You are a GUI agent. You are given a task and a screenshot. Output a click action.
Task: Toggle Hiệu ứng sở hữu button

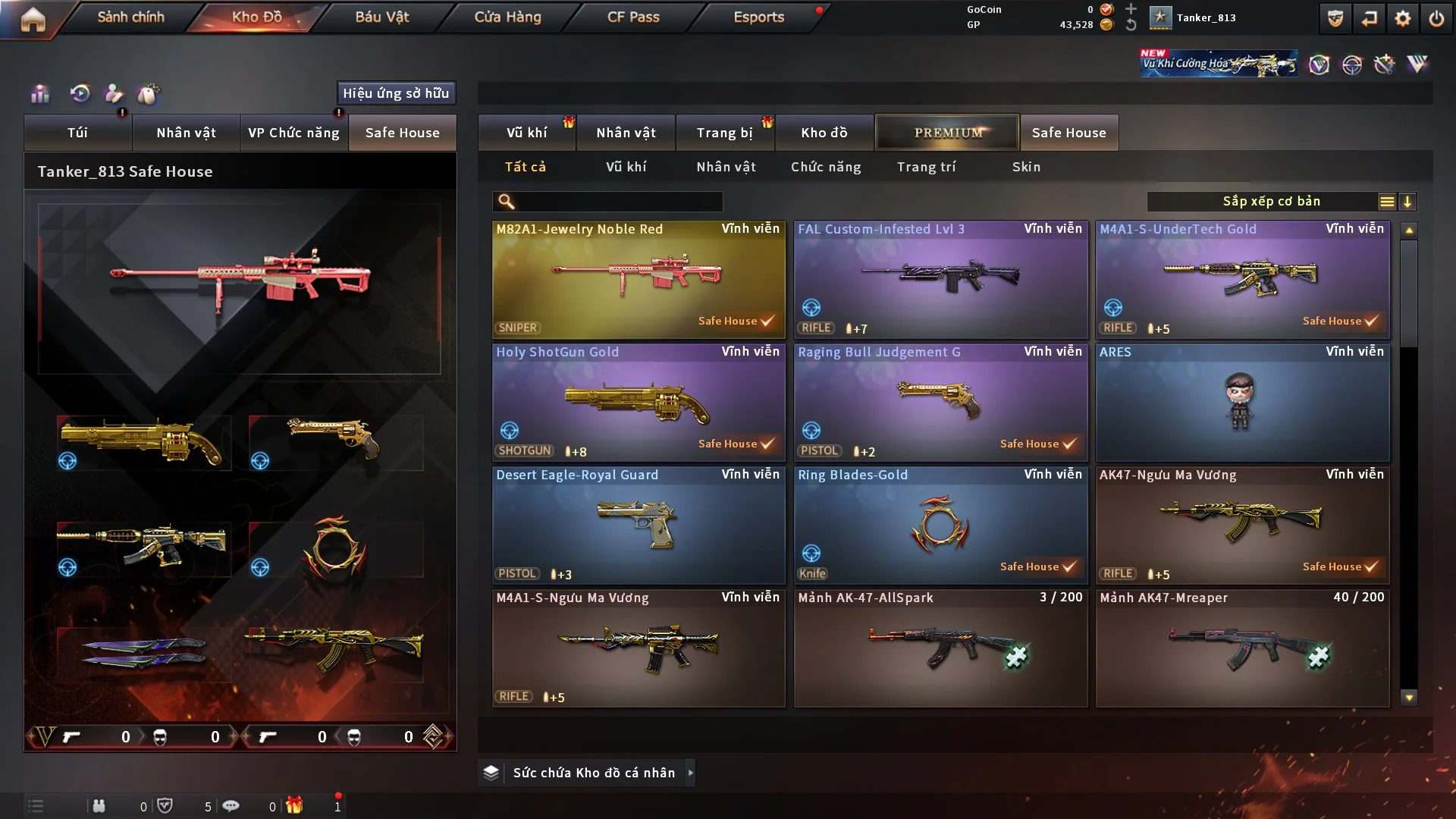pos(396,93)
